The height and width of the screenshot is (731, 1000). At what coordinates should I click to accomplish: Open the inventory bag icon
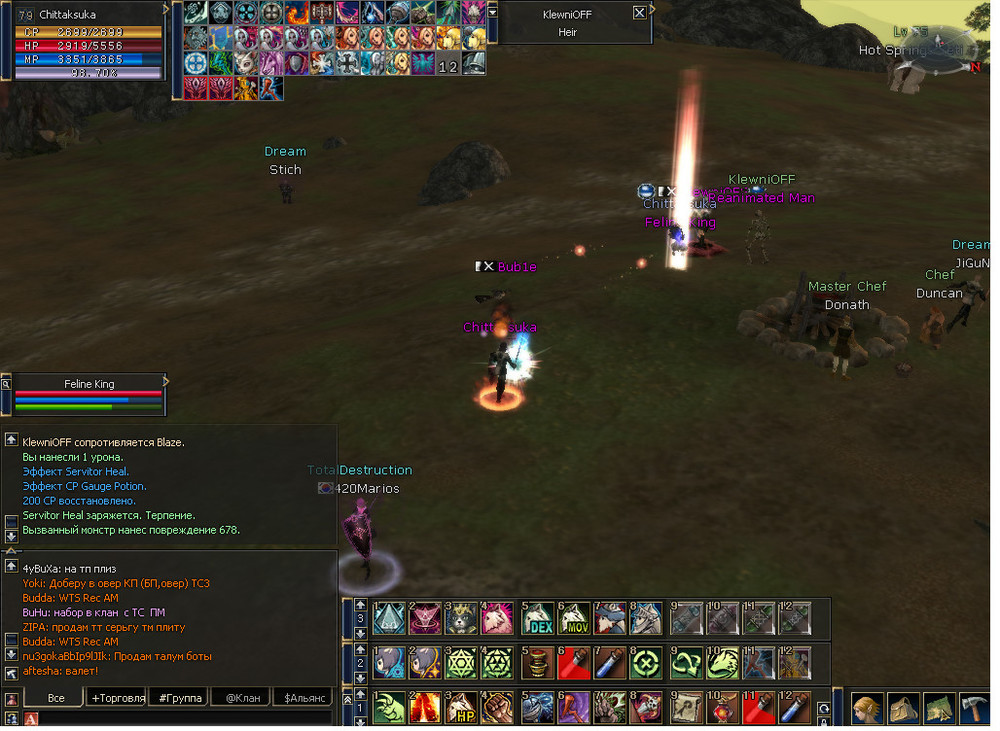coord(902,709)
